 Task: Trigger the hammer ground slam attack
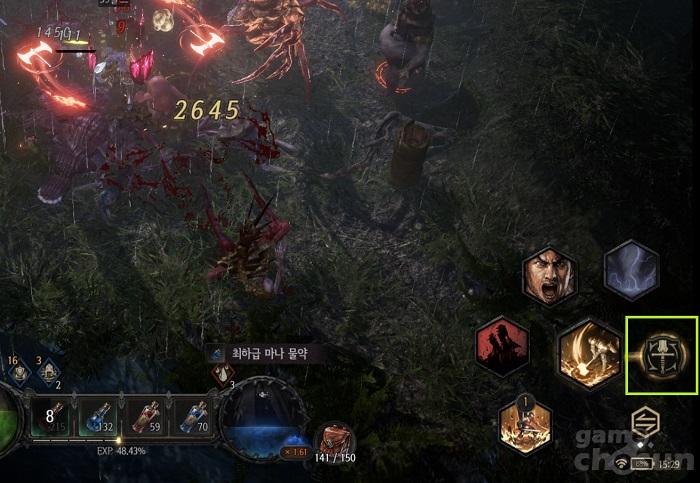[589, 353]
